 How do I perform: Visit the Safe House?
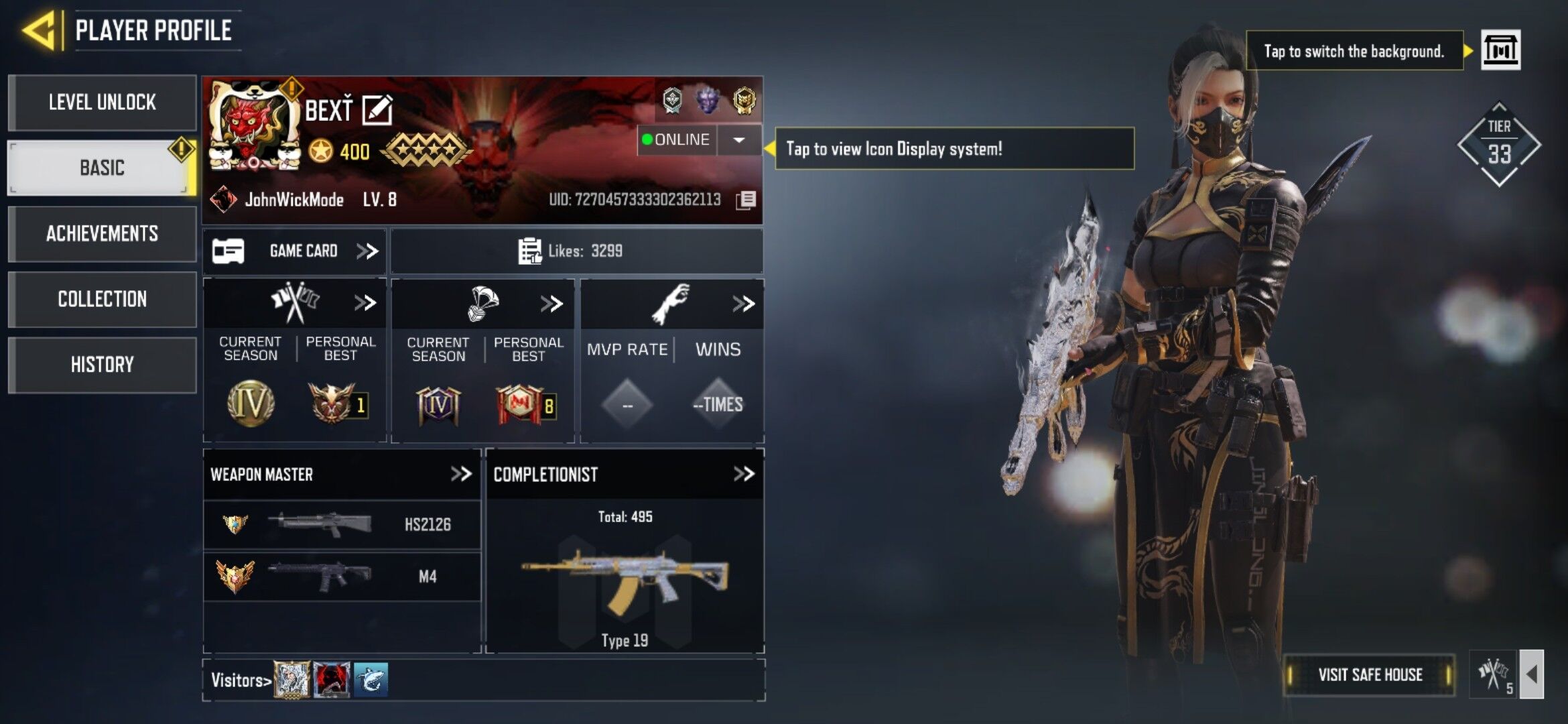pos(1370,674)
